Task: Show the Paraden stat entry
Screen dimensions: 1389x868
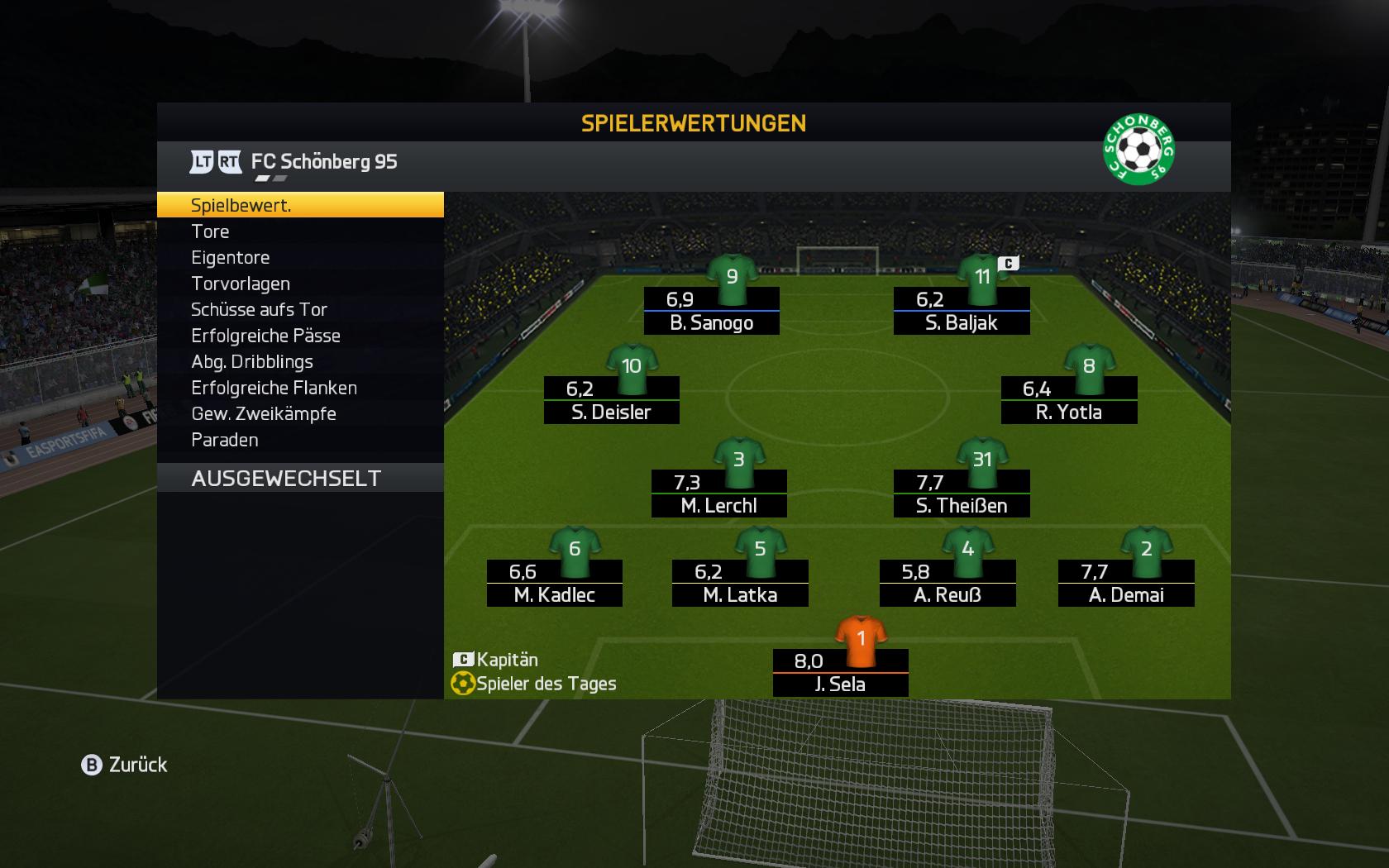Action: (299, 440)
